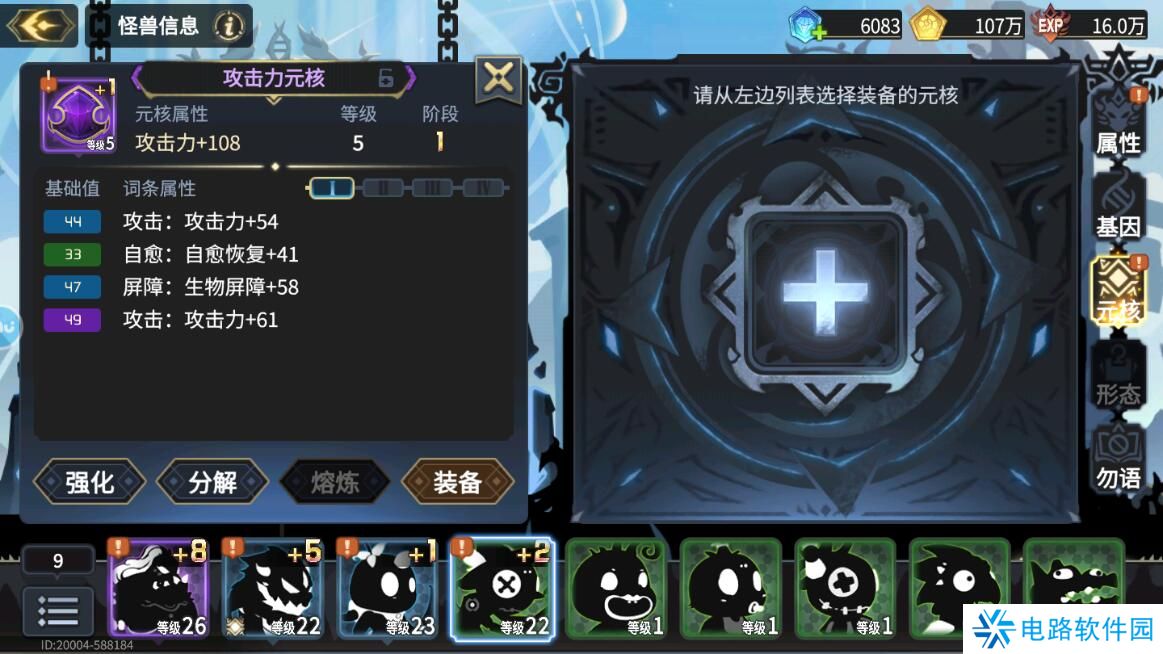1163x654 pixels.
Task: Equip the core with 装备
Action: click(458, 482)
